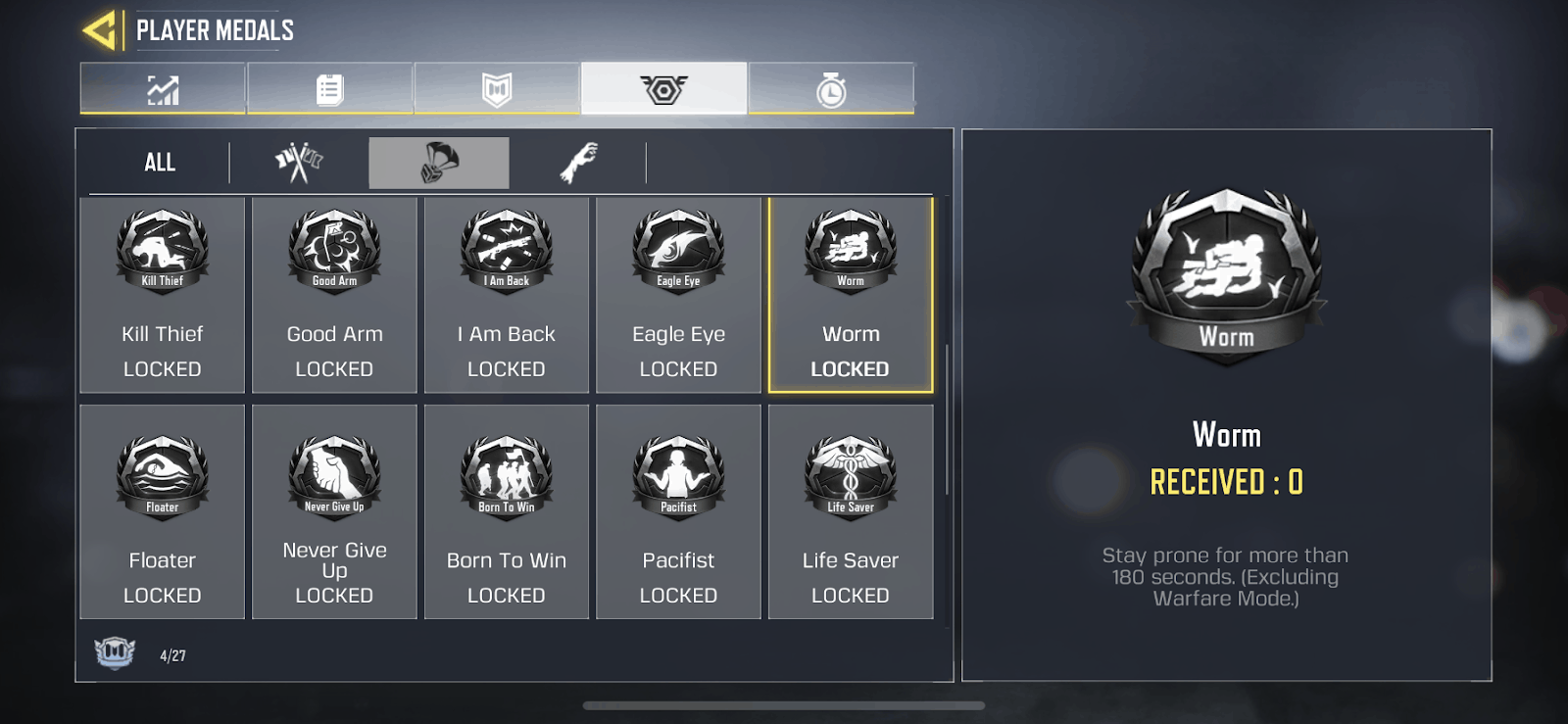Open the Eagle Eye medal card

tap(678, 294)
